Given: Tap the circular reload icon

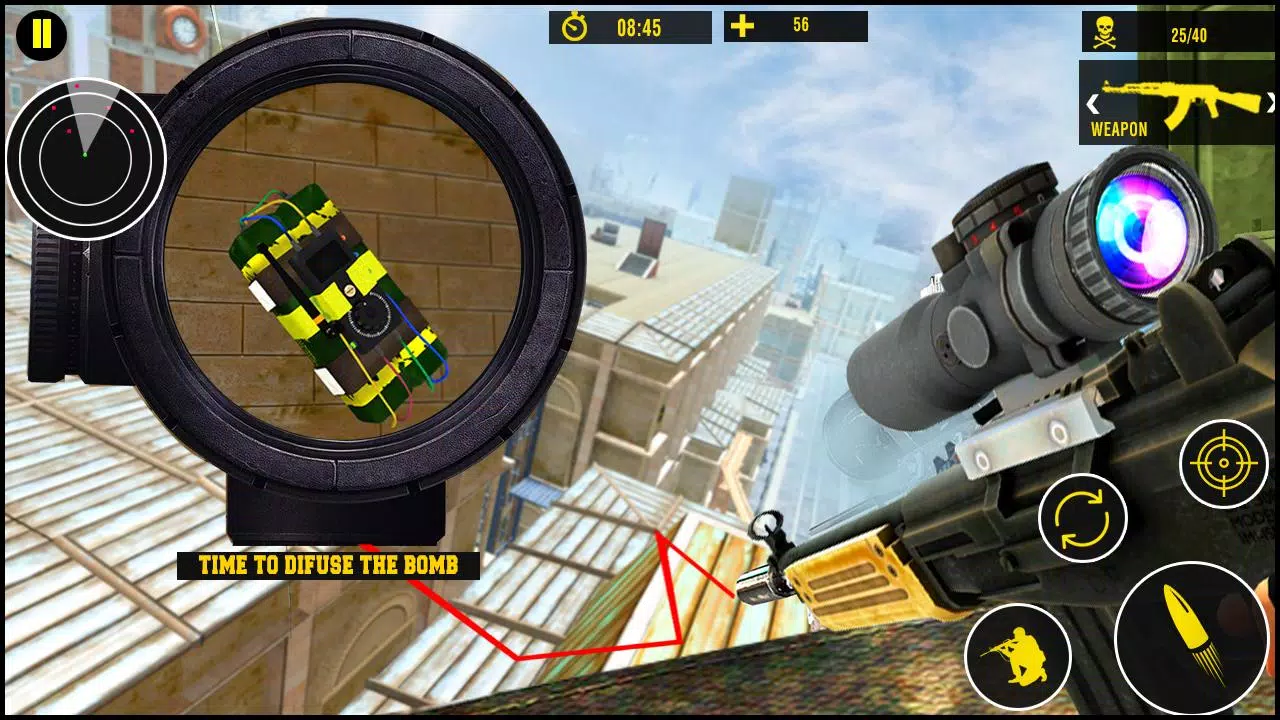Looking at the screenshot, I should tap(1082, 517).
